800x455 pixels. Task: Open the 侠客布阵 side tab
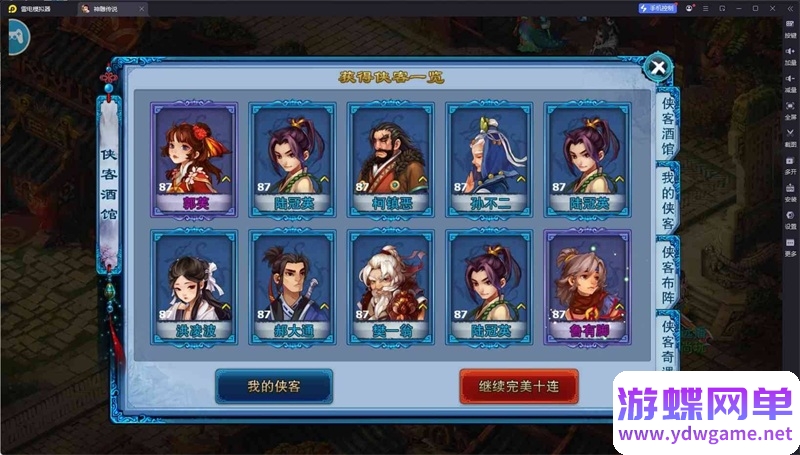667,272
